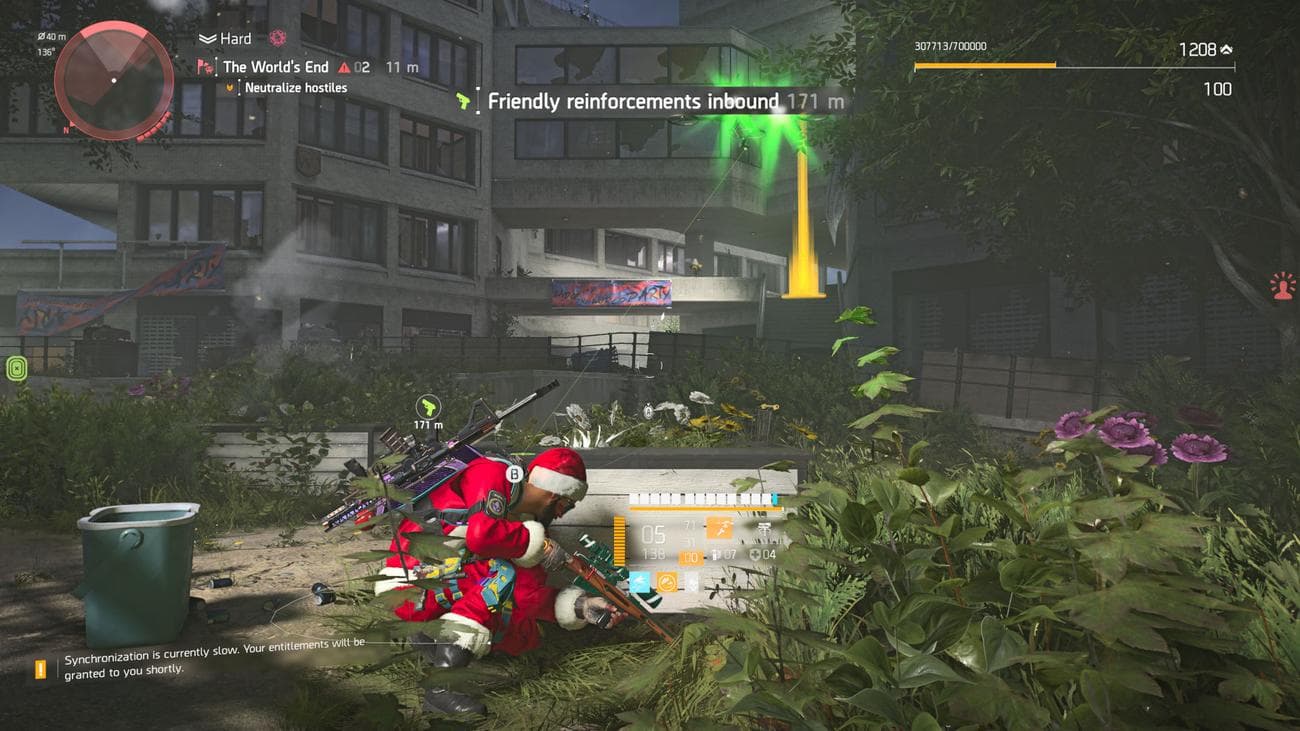This screenshot has height=731, width=1300.
Task: Toggle the signature ammo indicator showing 00
Action: 691,557
